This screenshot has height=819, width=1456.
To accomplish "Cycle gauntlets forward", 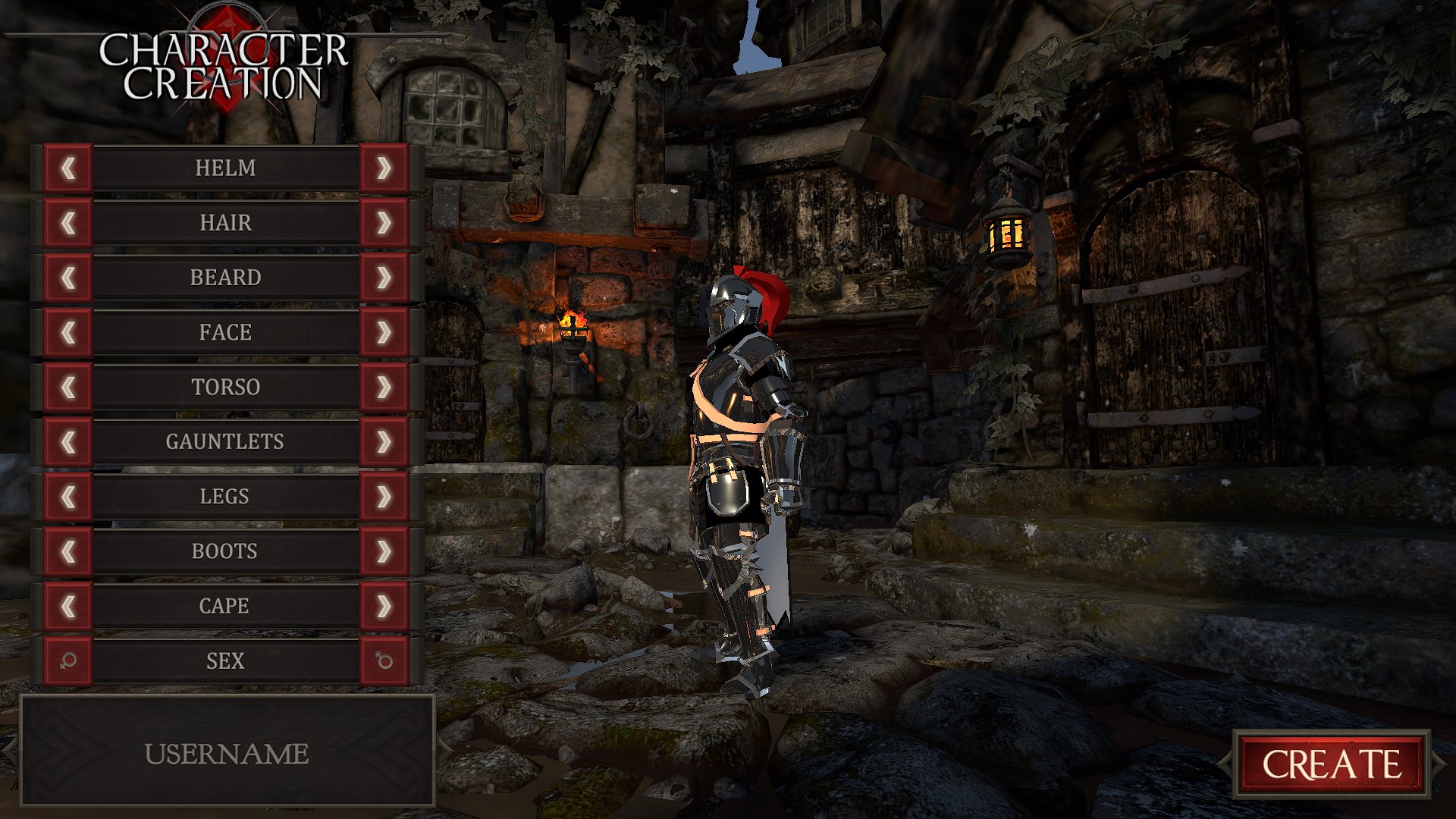I will point(384,441).
